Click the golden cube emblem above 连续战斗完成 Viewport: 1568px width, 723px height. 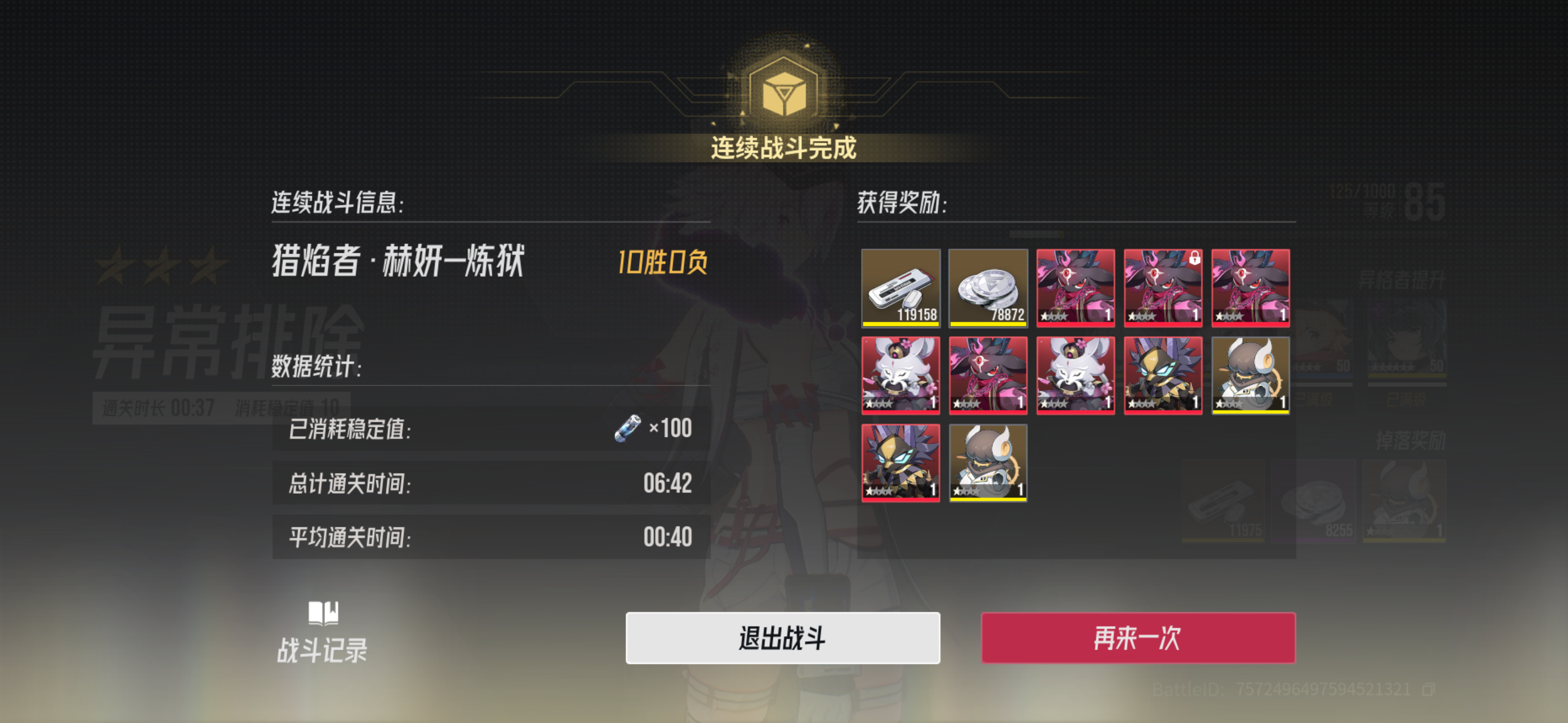[784, 91]
